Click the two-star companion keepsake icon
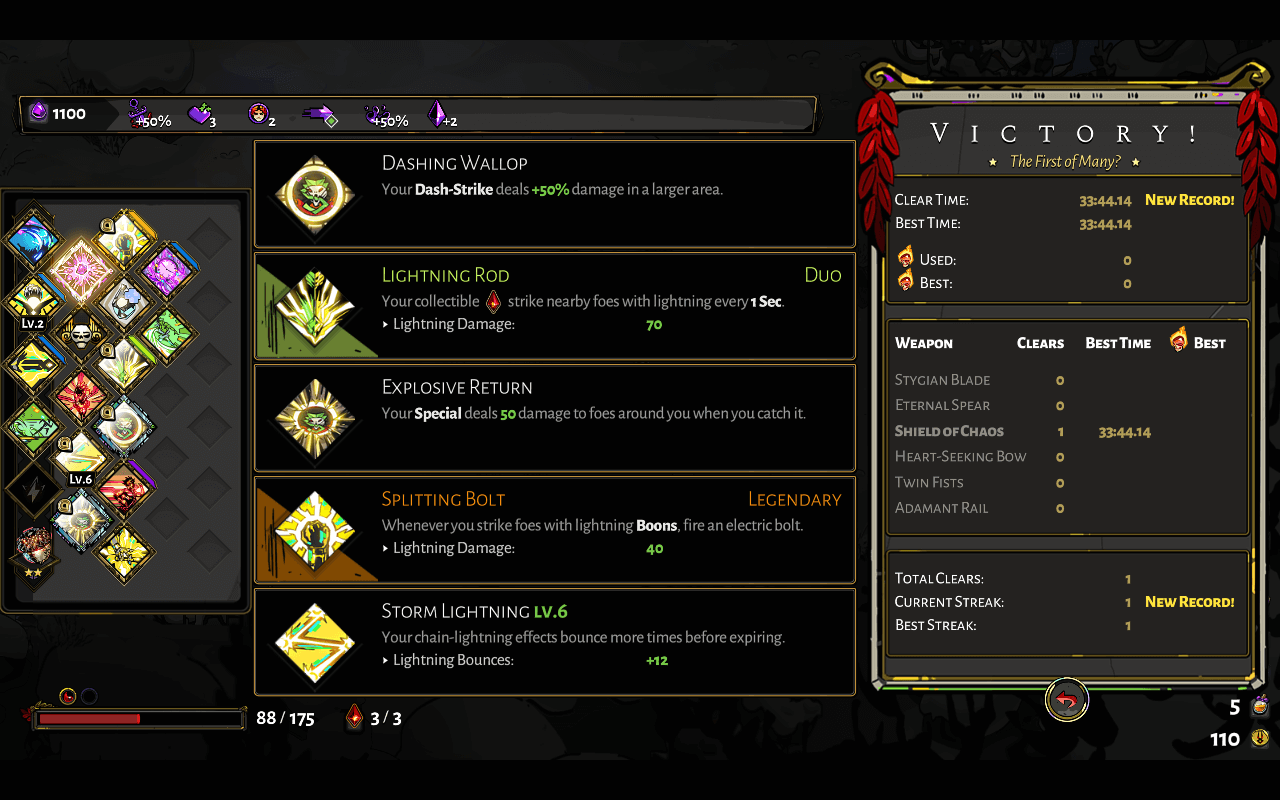1280x800 pixels. 34,548
